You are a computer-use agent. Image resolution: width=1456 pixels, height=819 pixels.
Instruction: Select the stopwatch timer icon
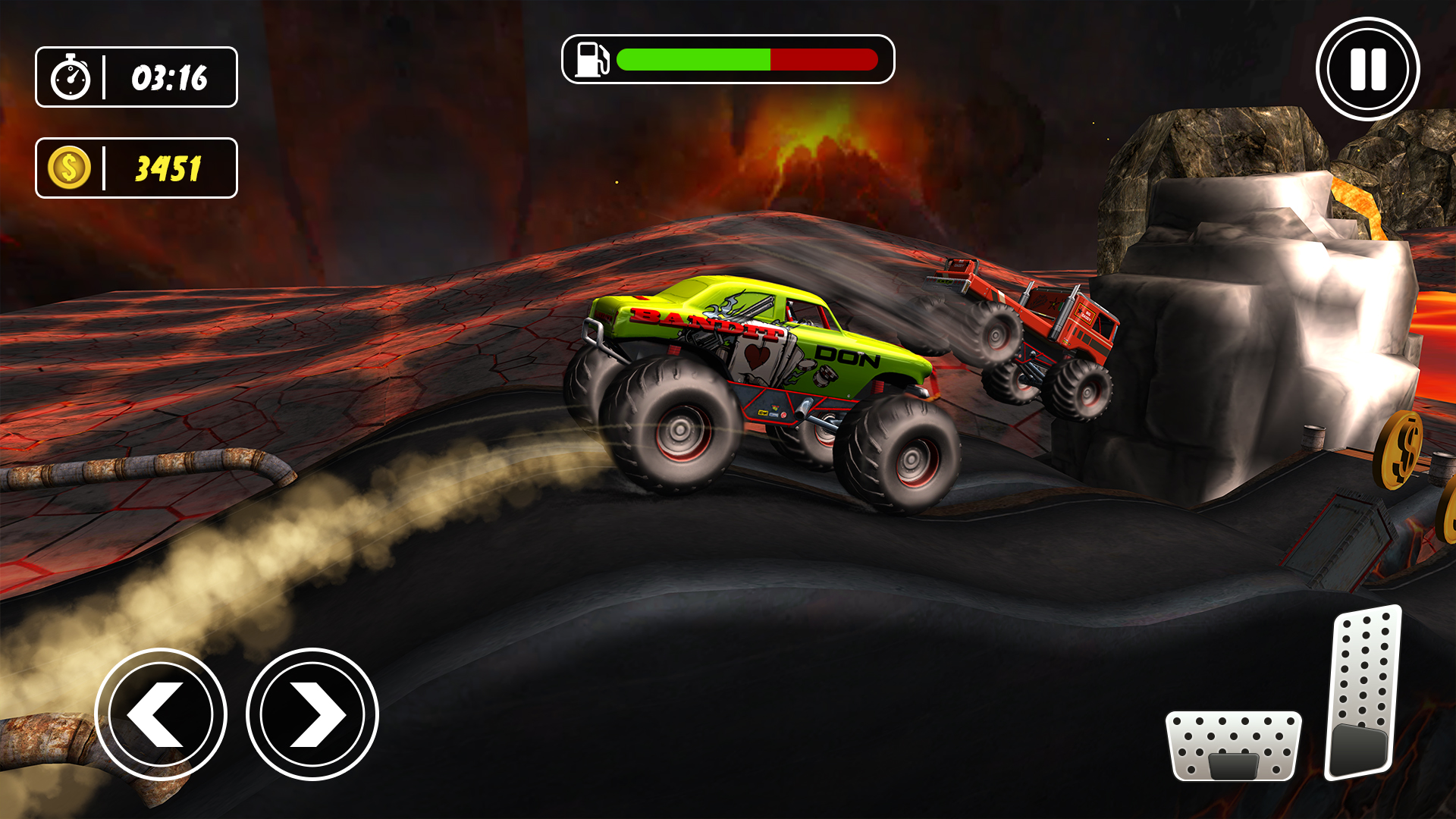click(x=72, y=77)
